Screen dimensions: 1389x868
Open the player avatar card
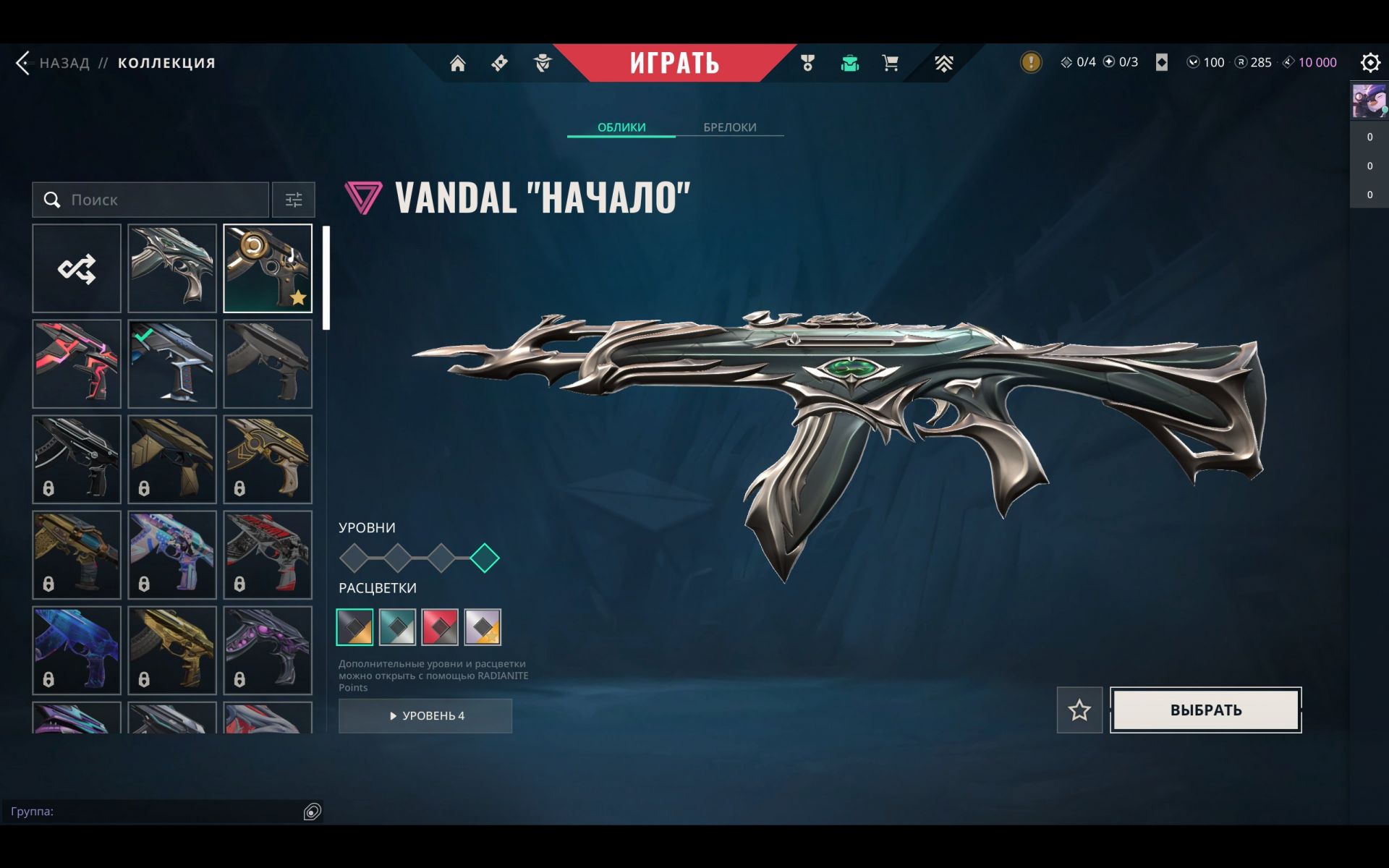[x=1369, y=101]
